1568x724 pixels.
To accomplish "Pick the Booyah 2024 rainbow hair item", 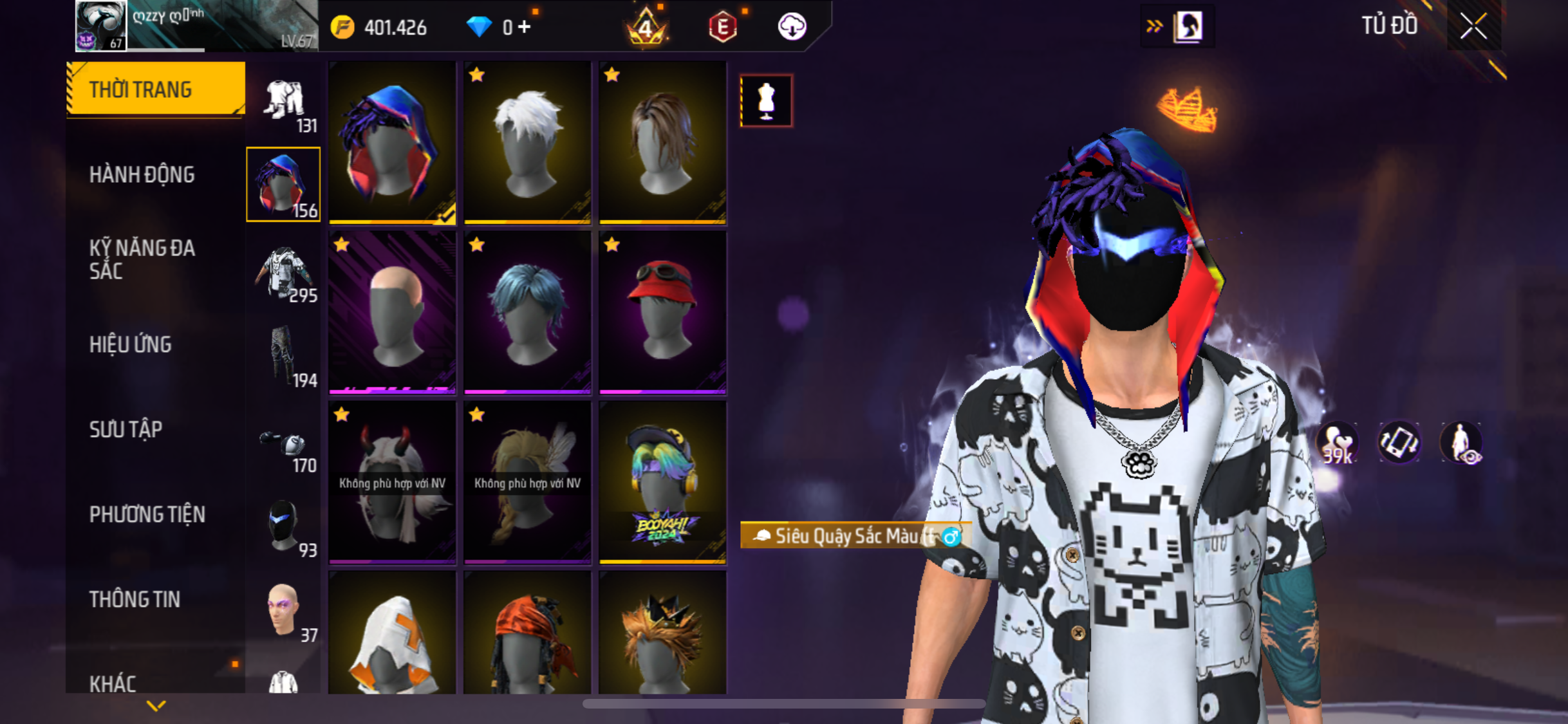I will click(662, 482).
